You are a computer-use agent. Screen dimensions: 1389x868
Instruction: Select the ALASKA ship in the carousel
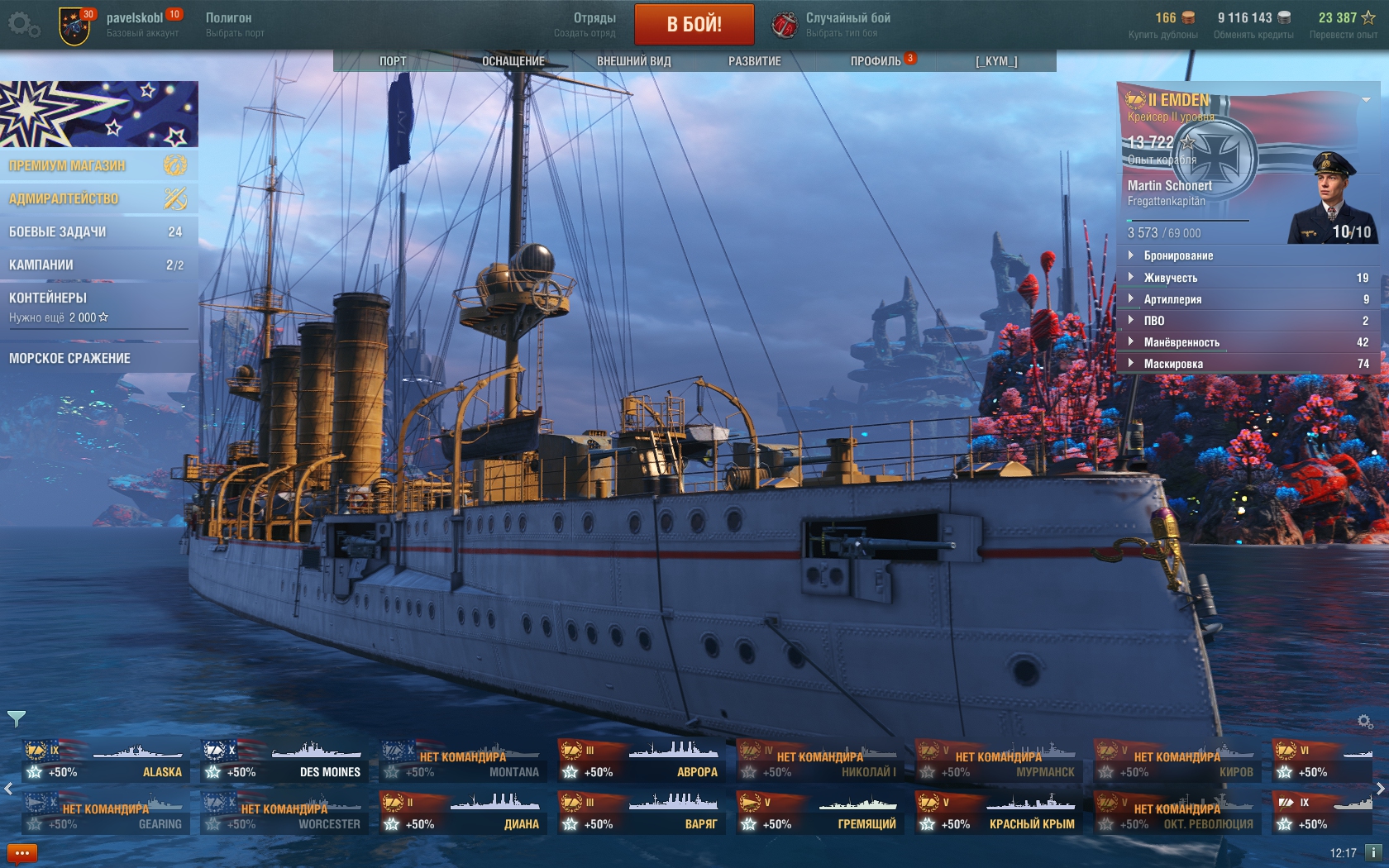105,762
